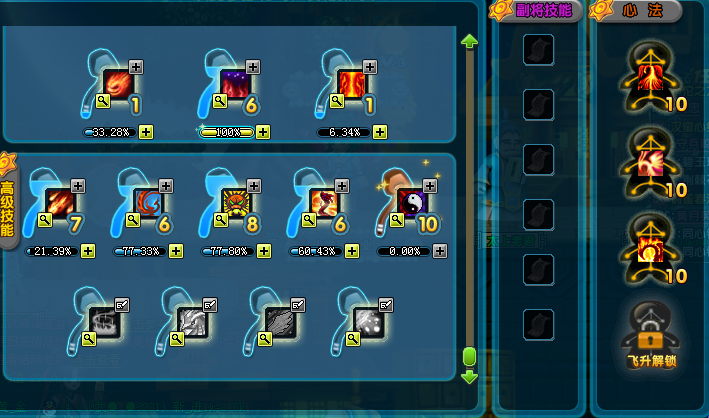Click the gray plus on the demon mask skill
Viewport: 709px width, 418px height.
(254, 185)
